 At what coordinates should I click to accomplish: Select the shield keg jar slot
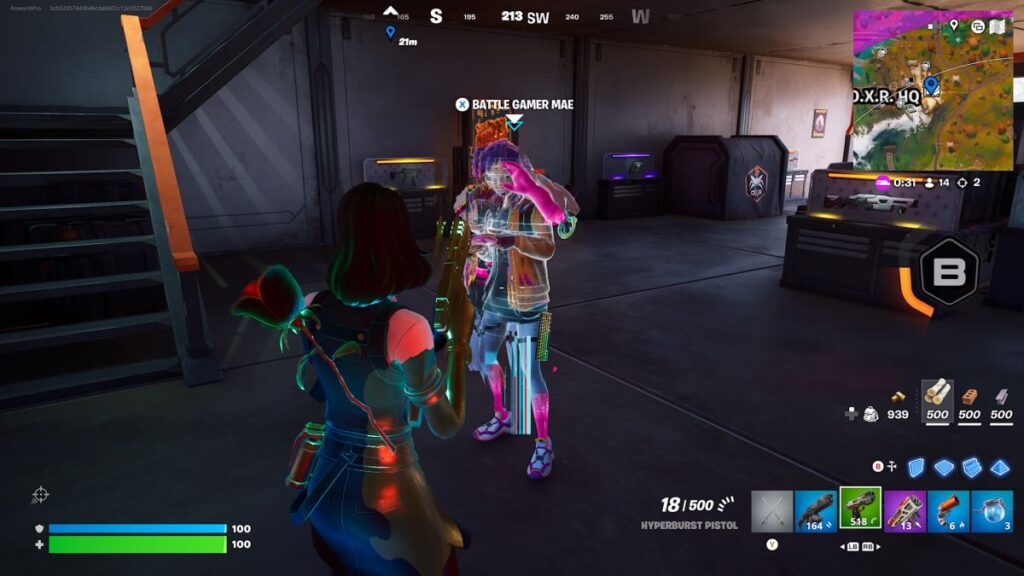[992, 510]
